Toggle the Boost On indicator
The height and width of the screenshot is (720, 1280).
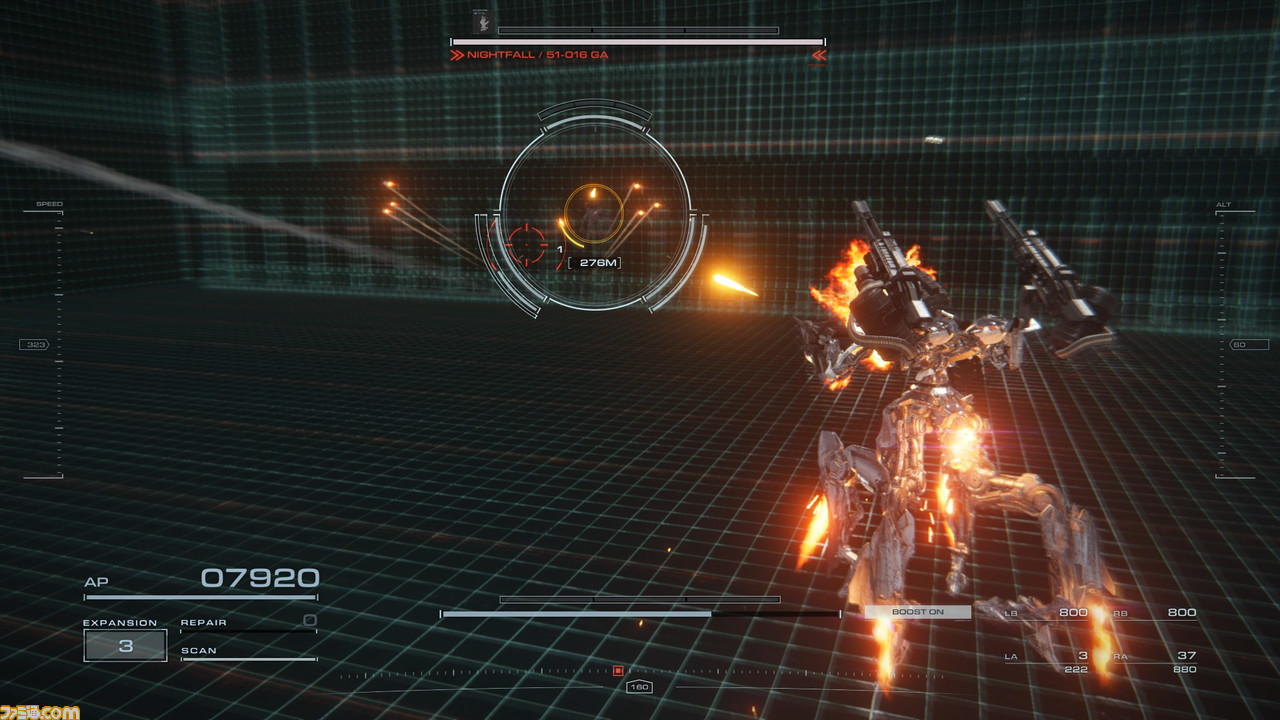(917, 612)
